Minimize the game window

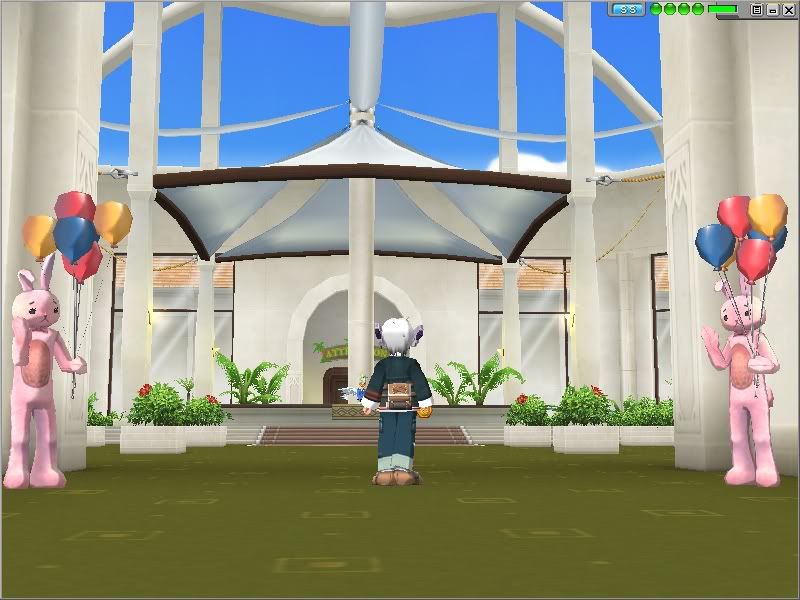tap(773, 9)
